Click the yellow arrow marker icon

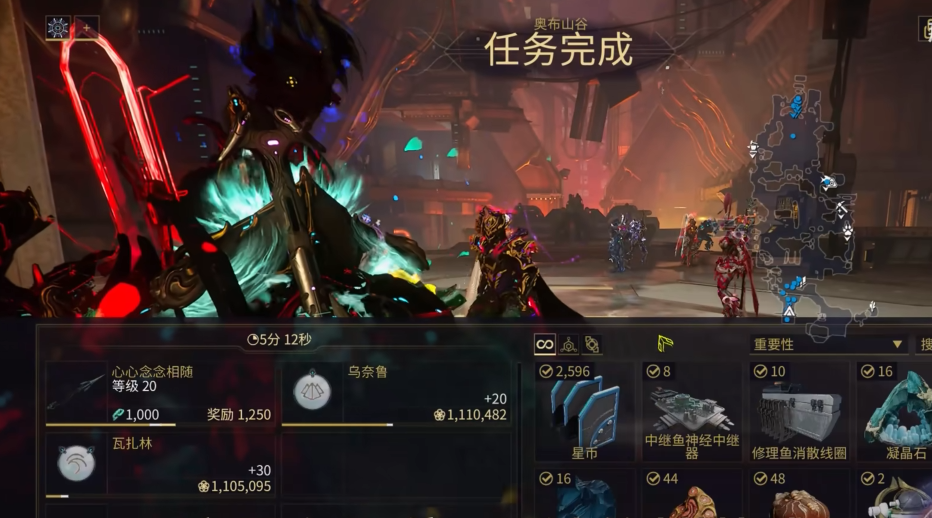pyautogui.click(x=665, y=344)
